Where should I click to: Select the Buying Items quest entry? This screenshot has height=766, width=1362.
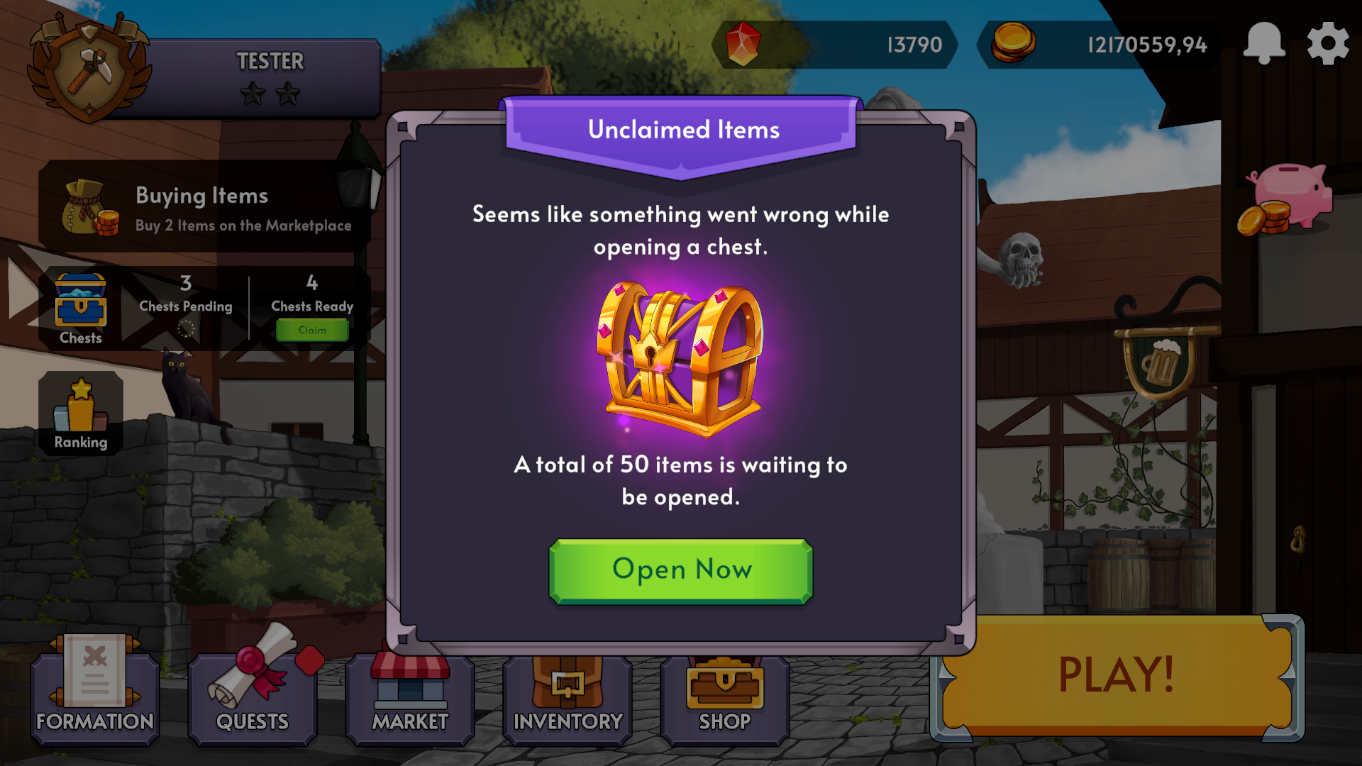click(200, 205)
